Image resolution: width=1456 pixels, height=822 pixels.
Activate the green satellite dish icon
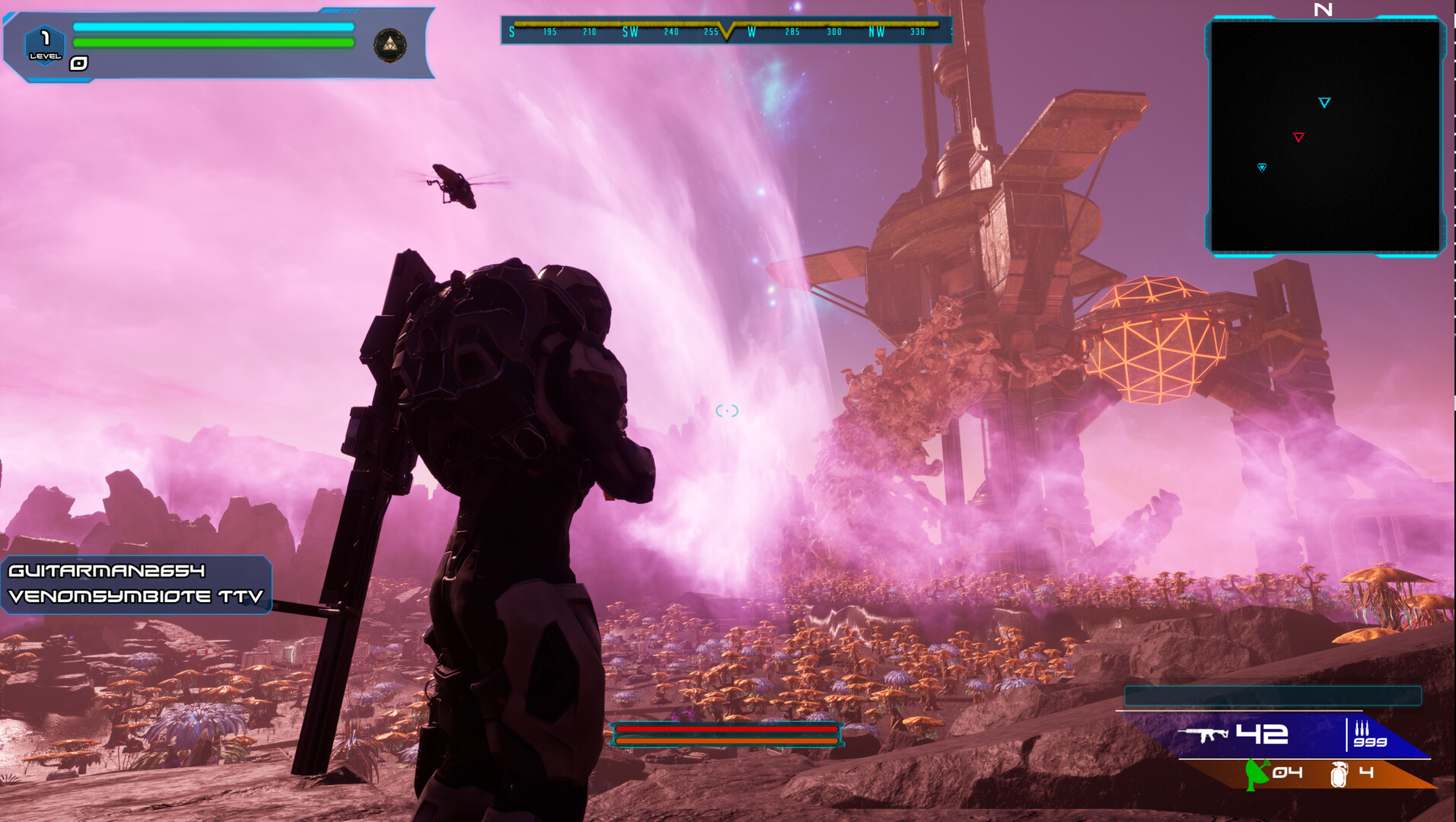coord(1257,774)
